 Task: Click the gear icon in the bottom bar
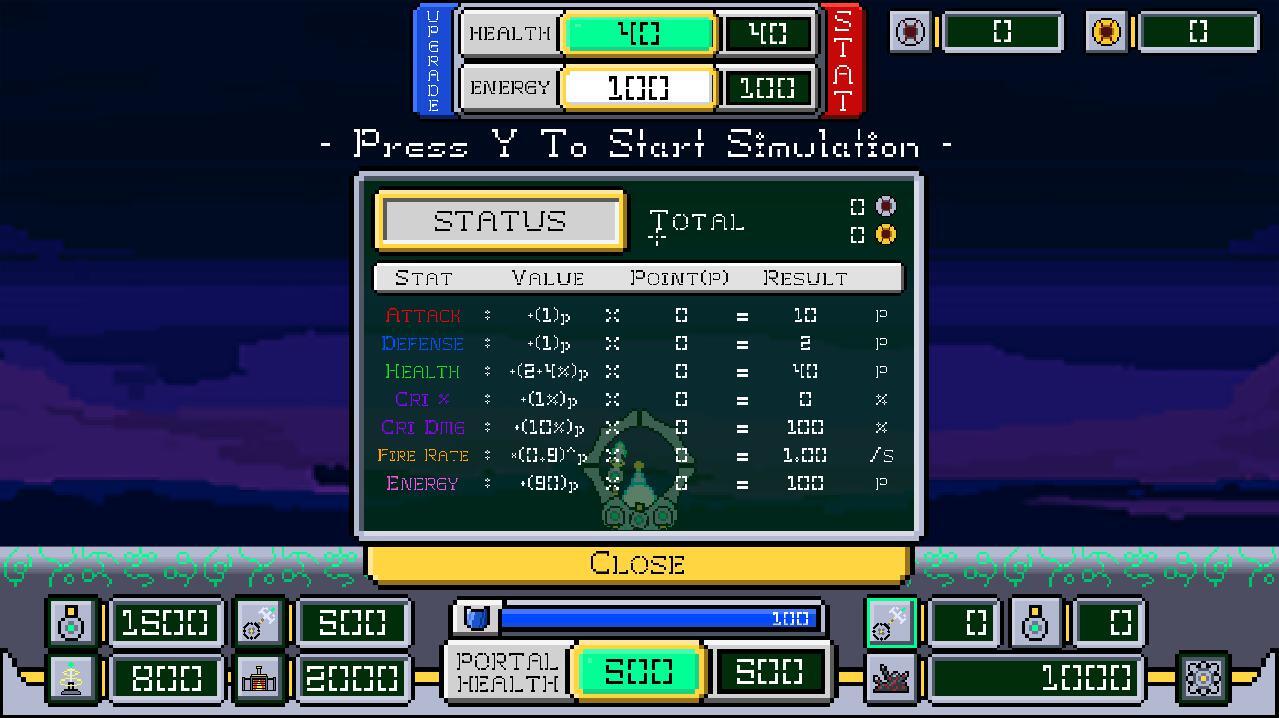(1203, 679)
